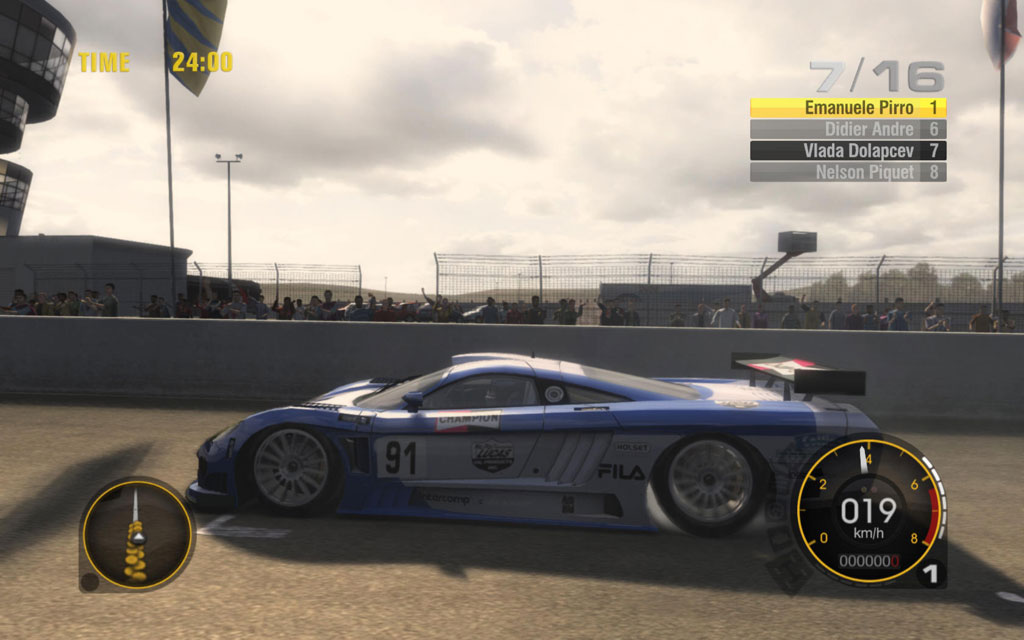The height and width of the screenshot is (640, 1024).
Task: Select the Nelson Piquet leaderboard entry
Action: [848, 172]
